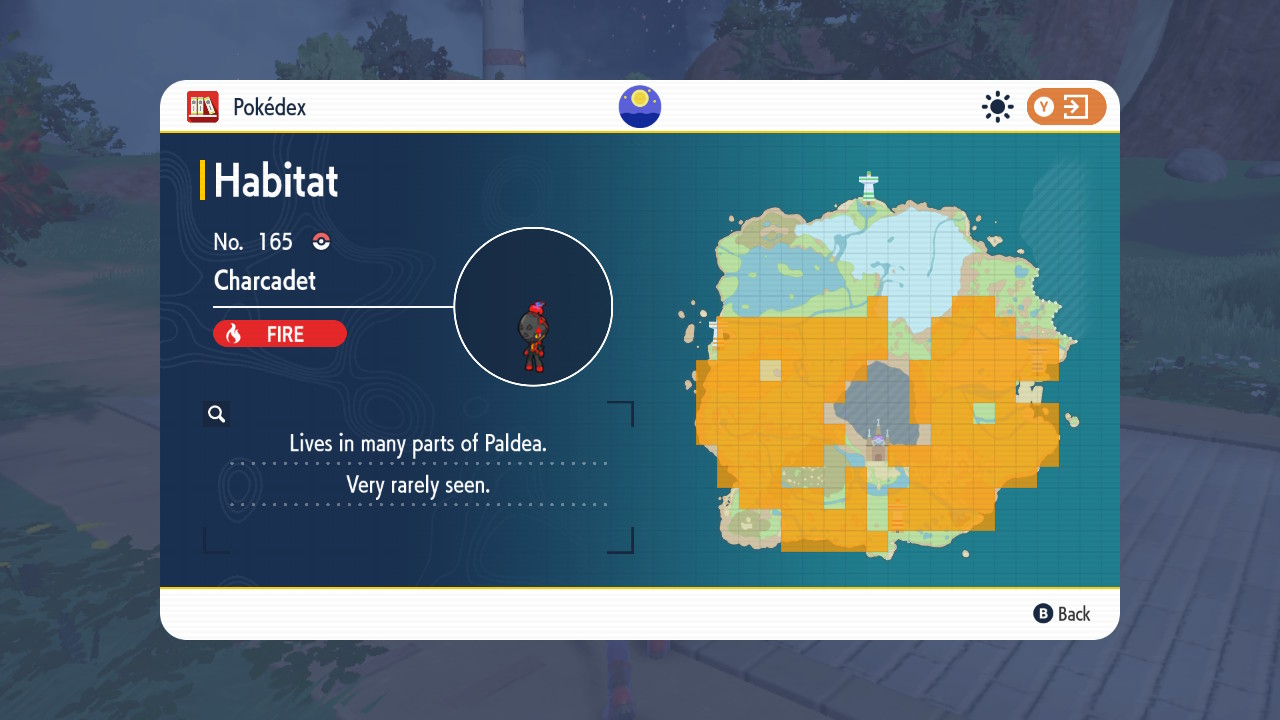The image size is (1280, 720).
Task: Open the red Pokédex icon top left
Action: coord(201,106)
